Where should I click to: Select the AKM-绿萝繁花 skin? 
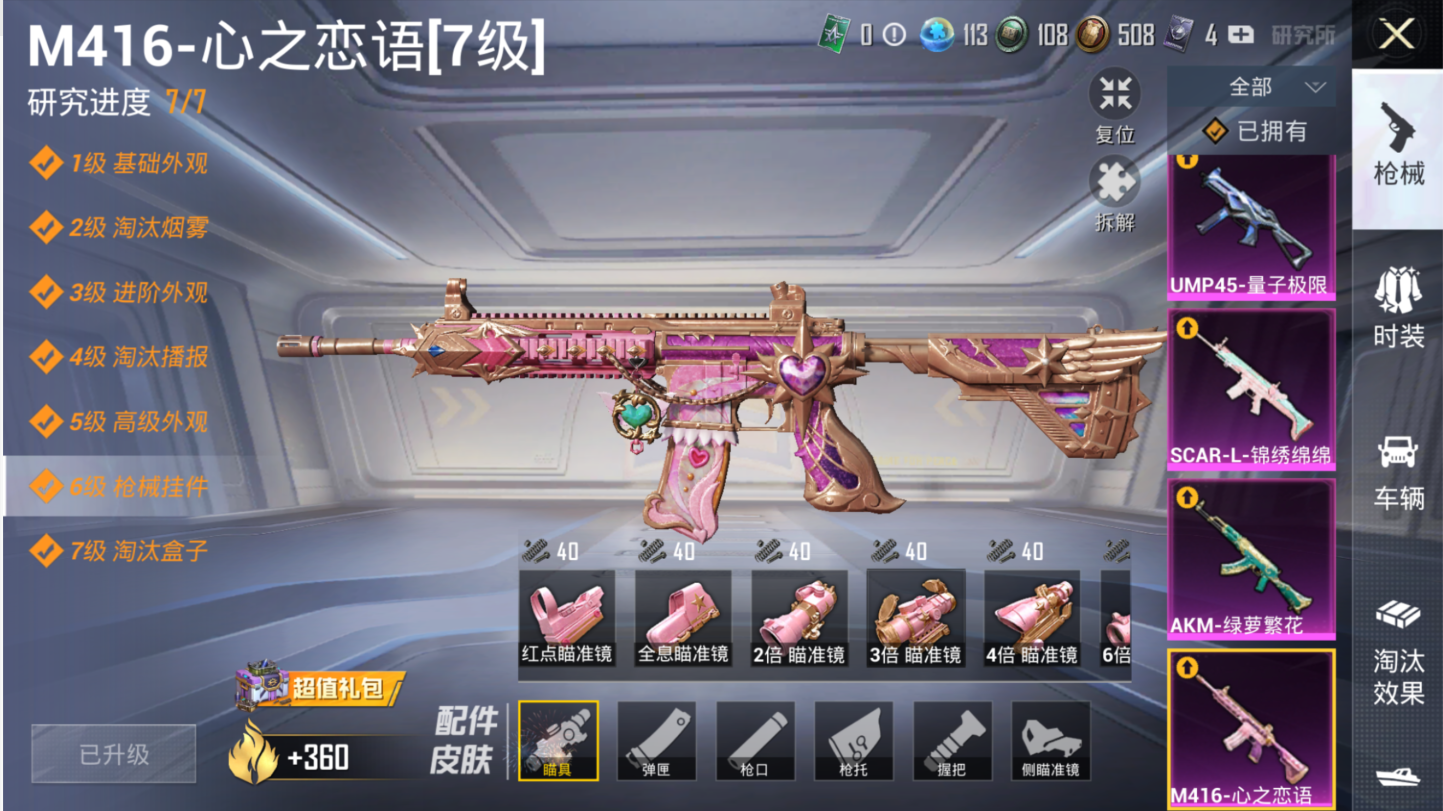(1250, 558)
